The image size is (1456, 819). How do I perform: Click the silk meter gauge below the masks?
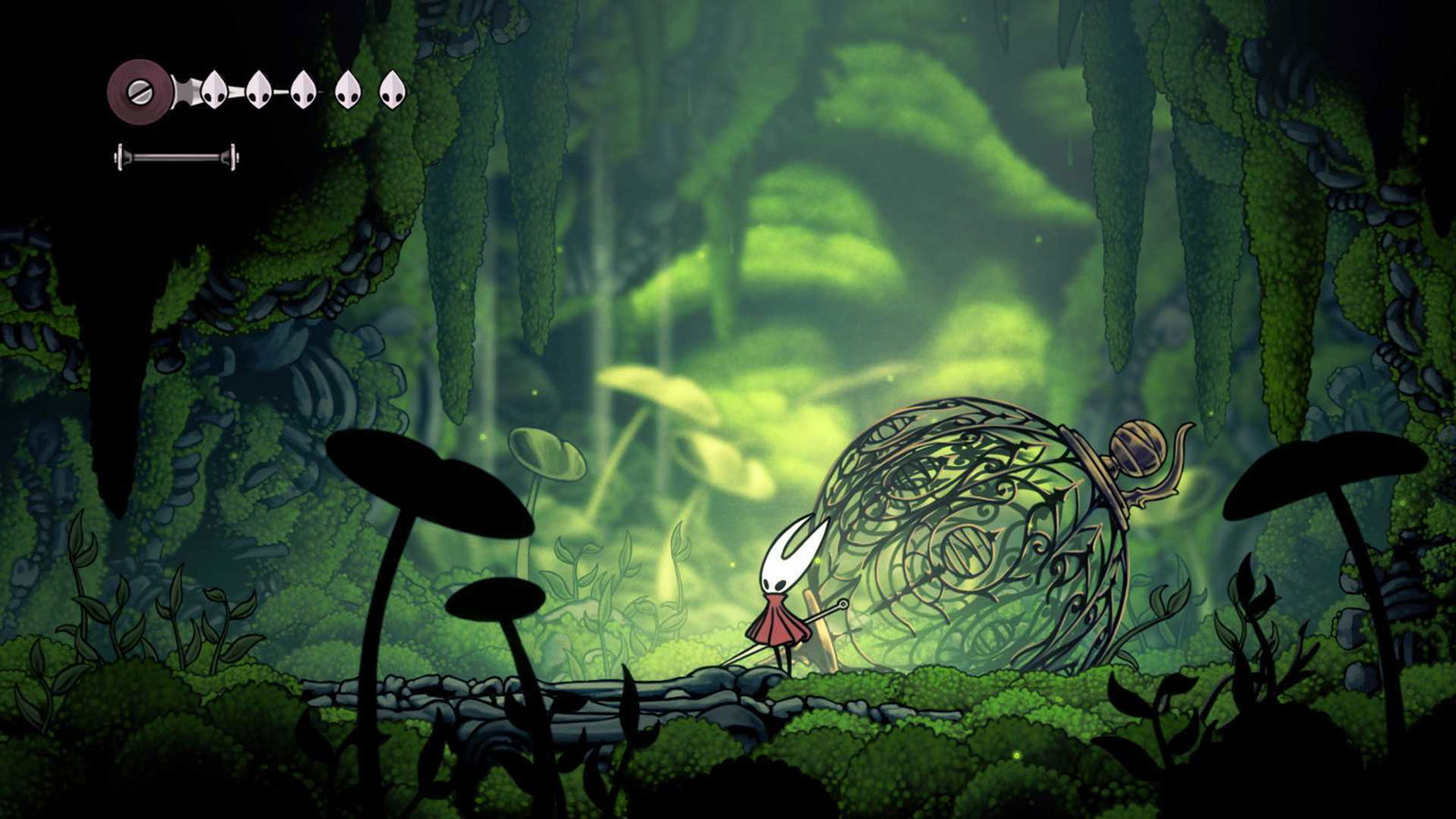point(177,156)
